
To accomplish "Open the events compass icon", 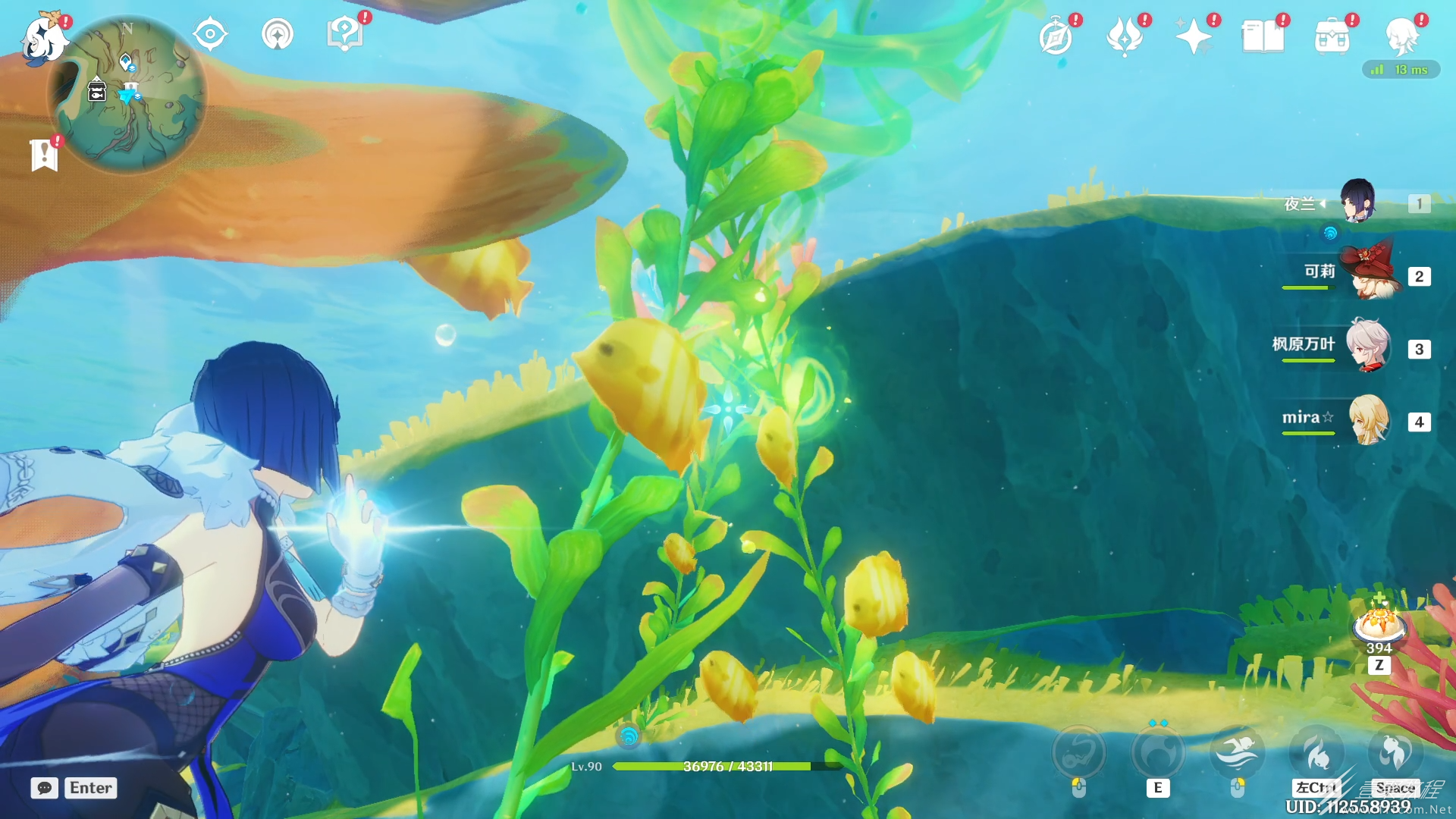I will click(1056, 36).
